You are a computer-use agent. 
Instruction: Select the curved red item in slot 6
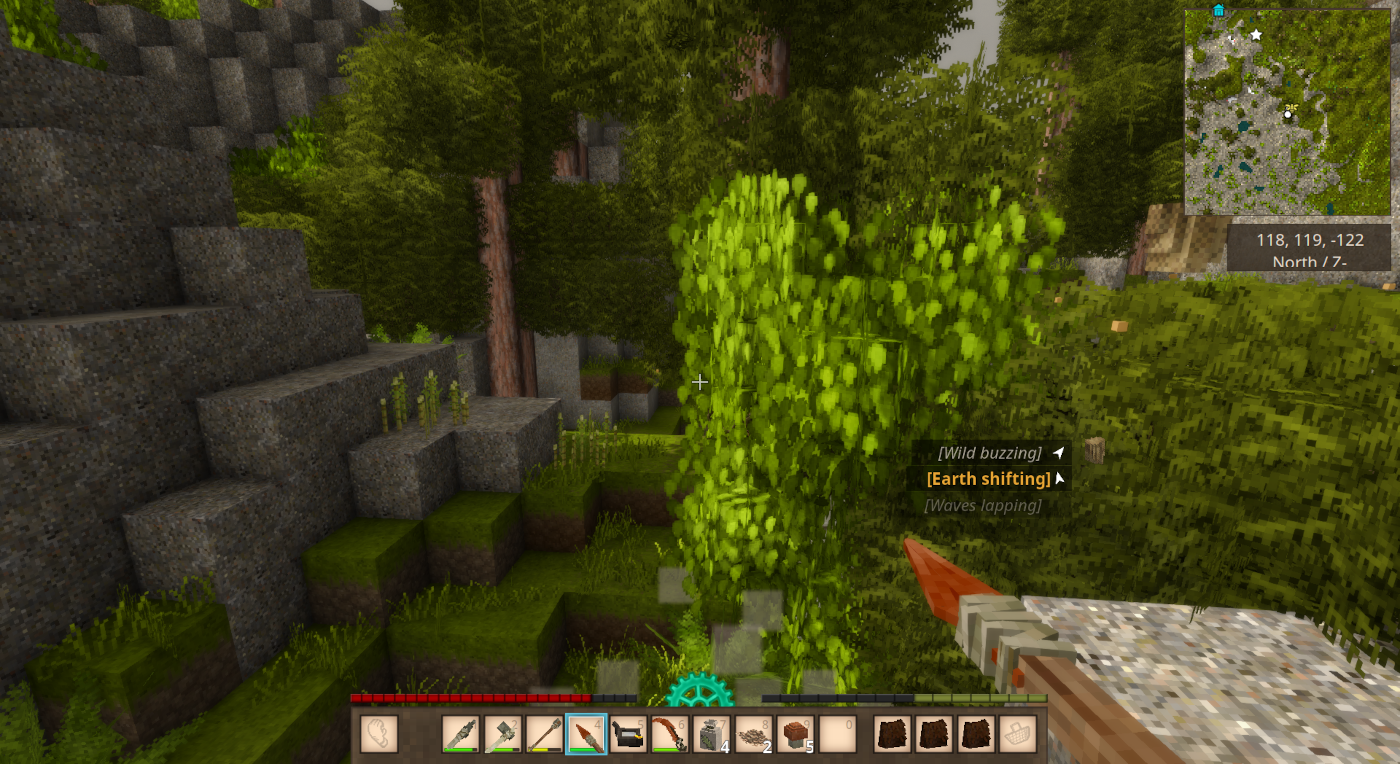coord(670,734)
